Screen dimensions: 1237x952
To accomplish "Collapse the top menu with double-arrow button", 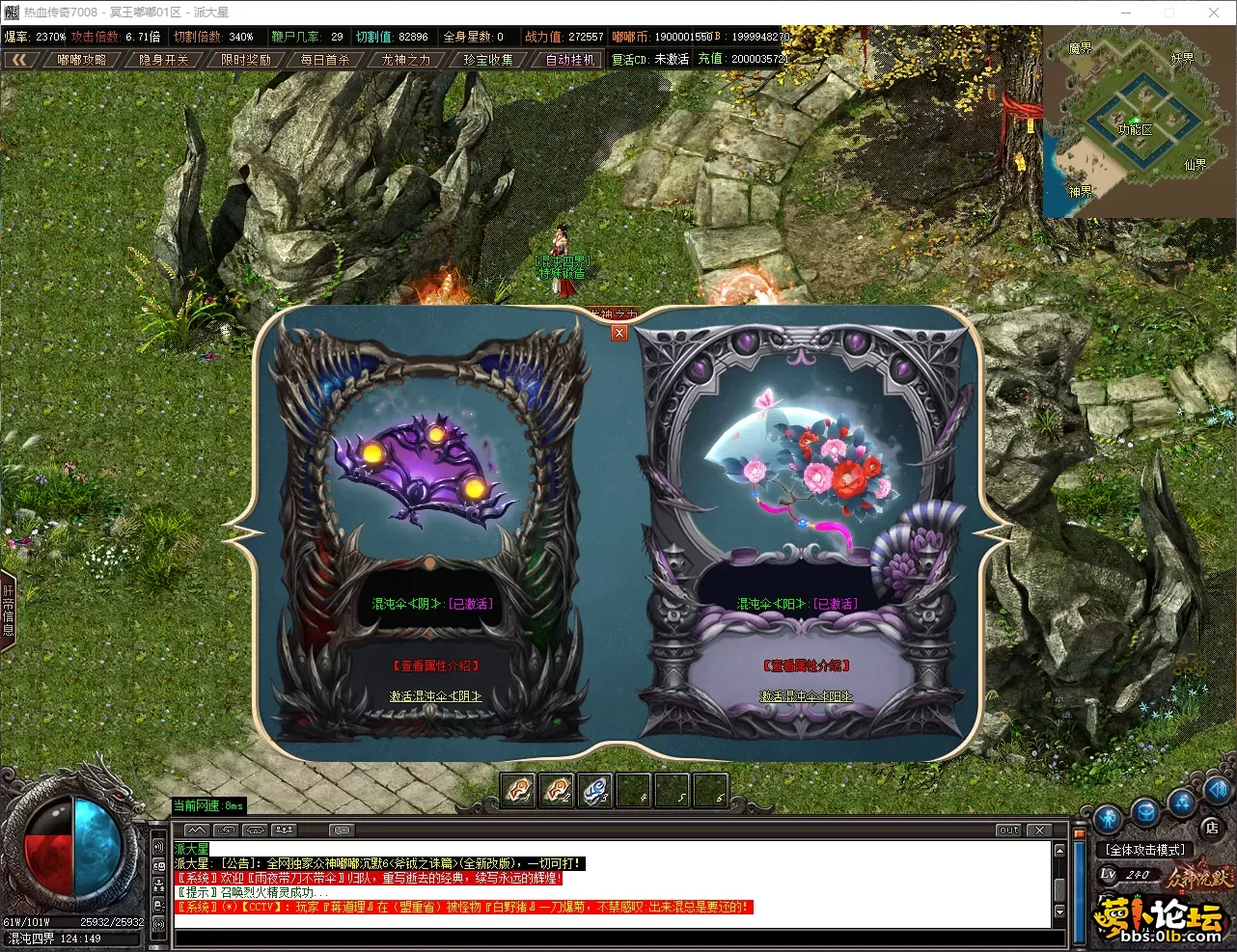I will pos(19,60).
